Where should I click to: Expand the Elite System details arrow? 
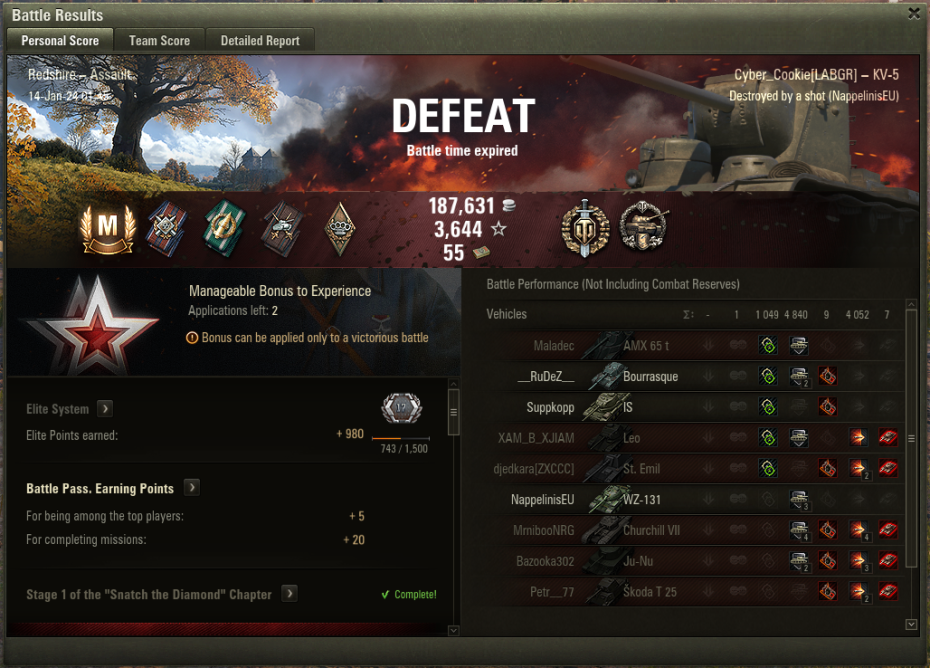point(105,409)
